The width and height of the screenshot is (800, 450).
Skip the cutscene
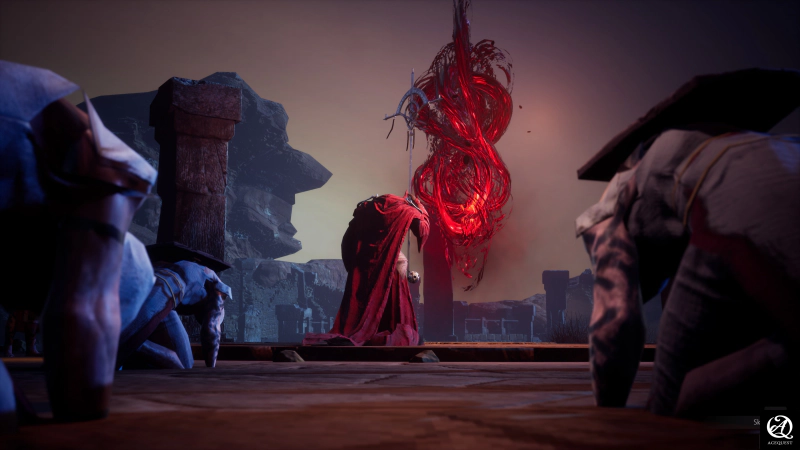click(x=757, y=422)
